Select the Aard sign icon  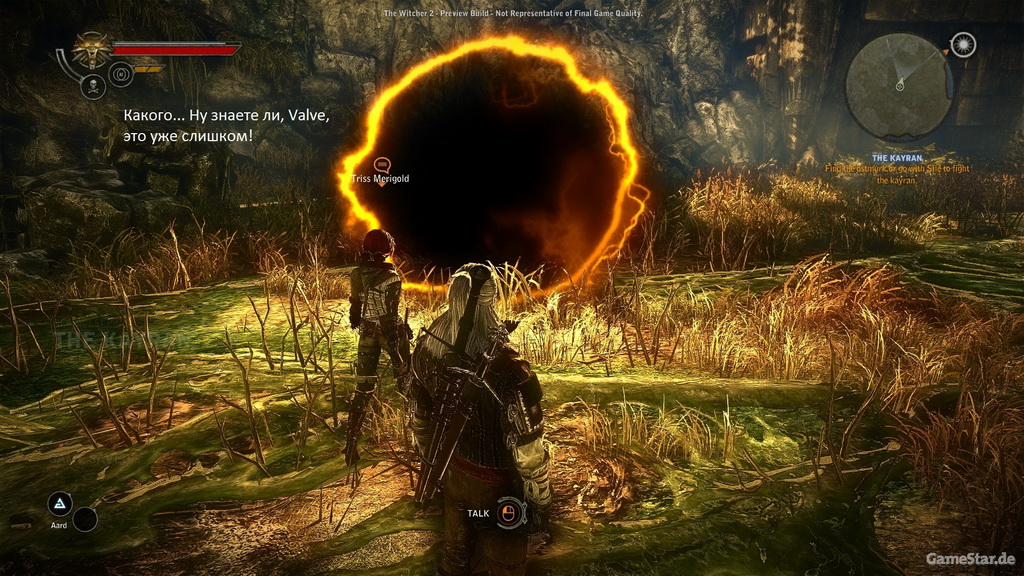point(60,503)
